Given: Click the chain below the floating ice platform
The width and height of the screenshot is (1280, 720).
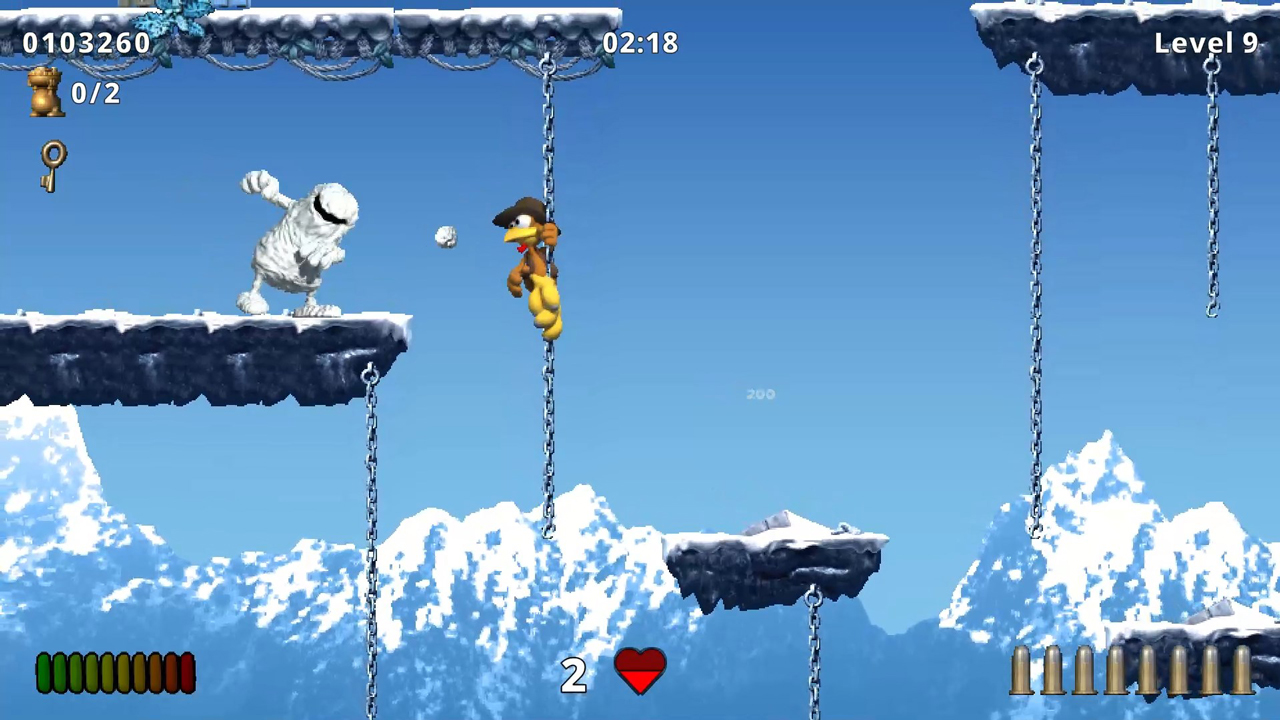Looking at the screenshot, I should click(x=812, y=650).
